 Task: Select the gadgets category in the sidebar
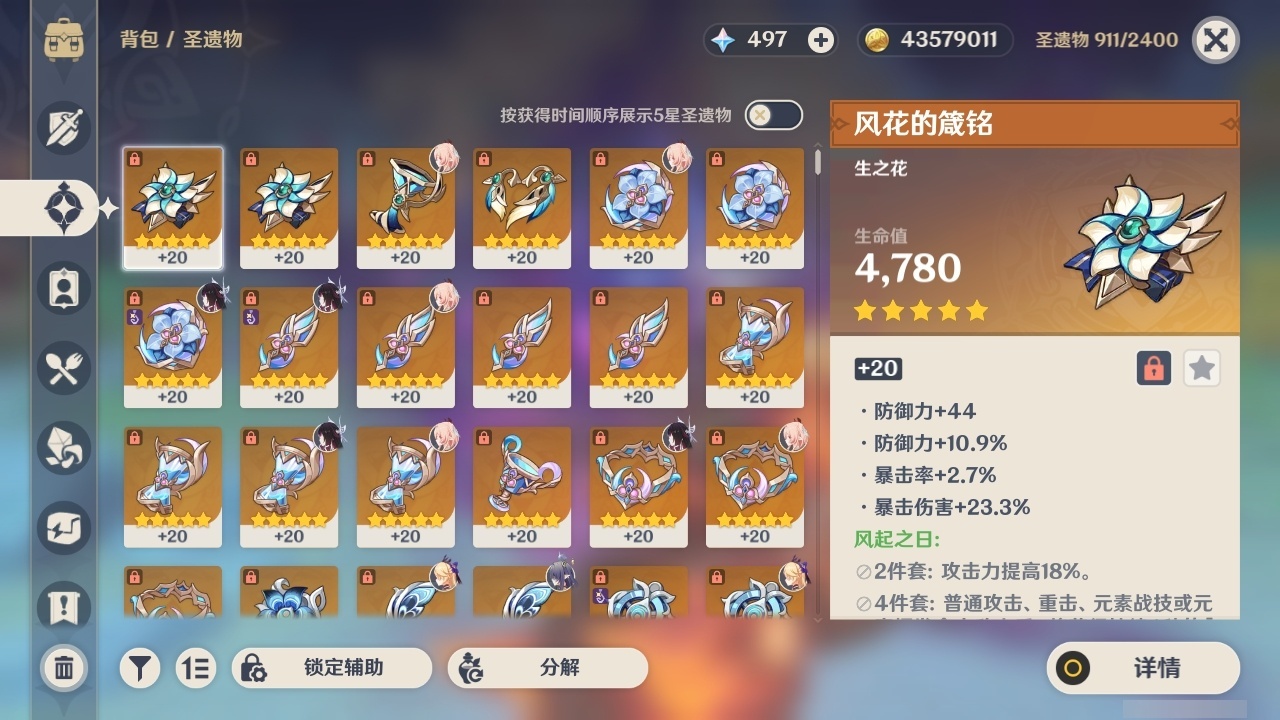tap(63, 528)
